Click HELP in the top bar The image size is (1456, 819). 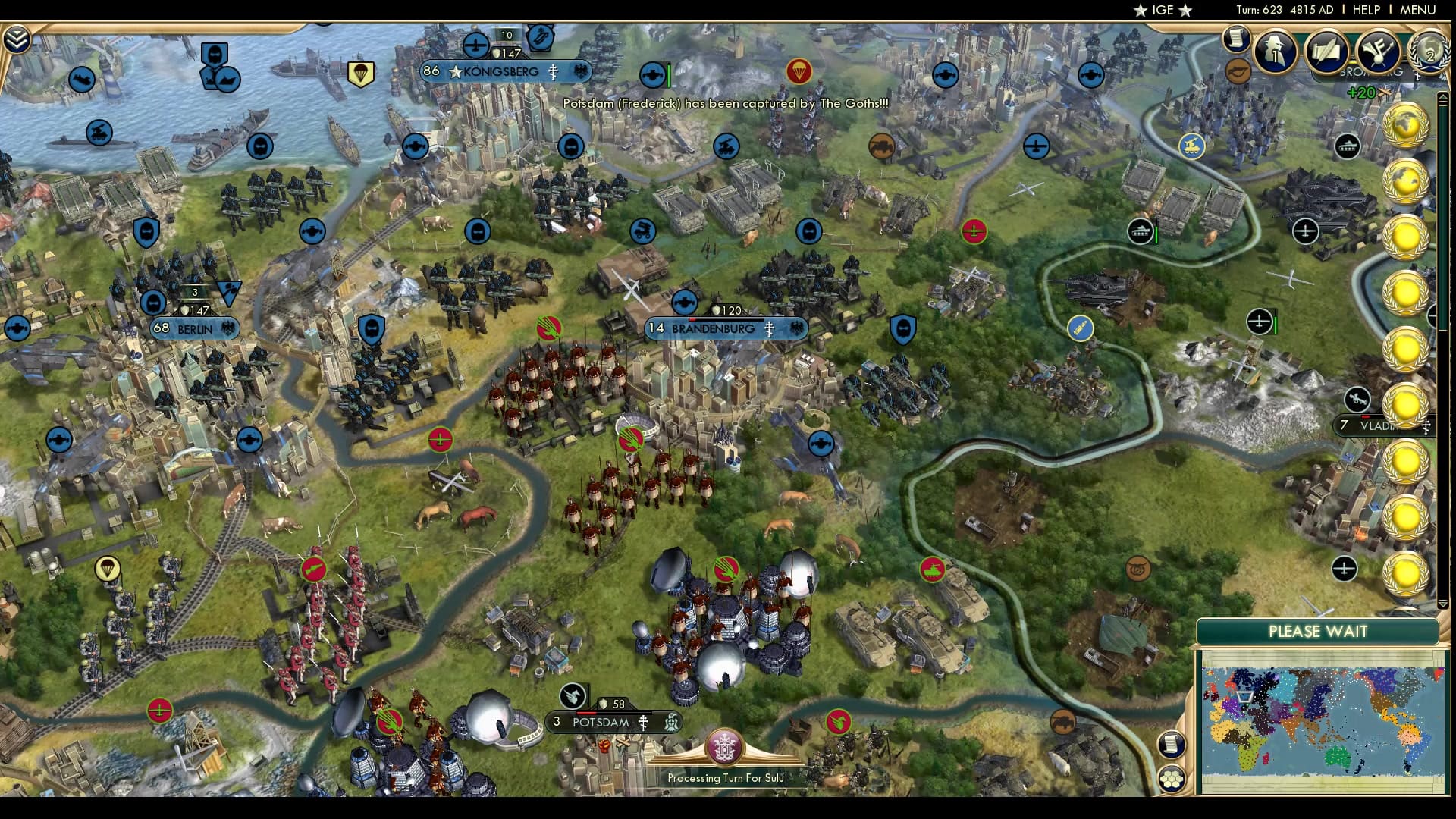1365,11
